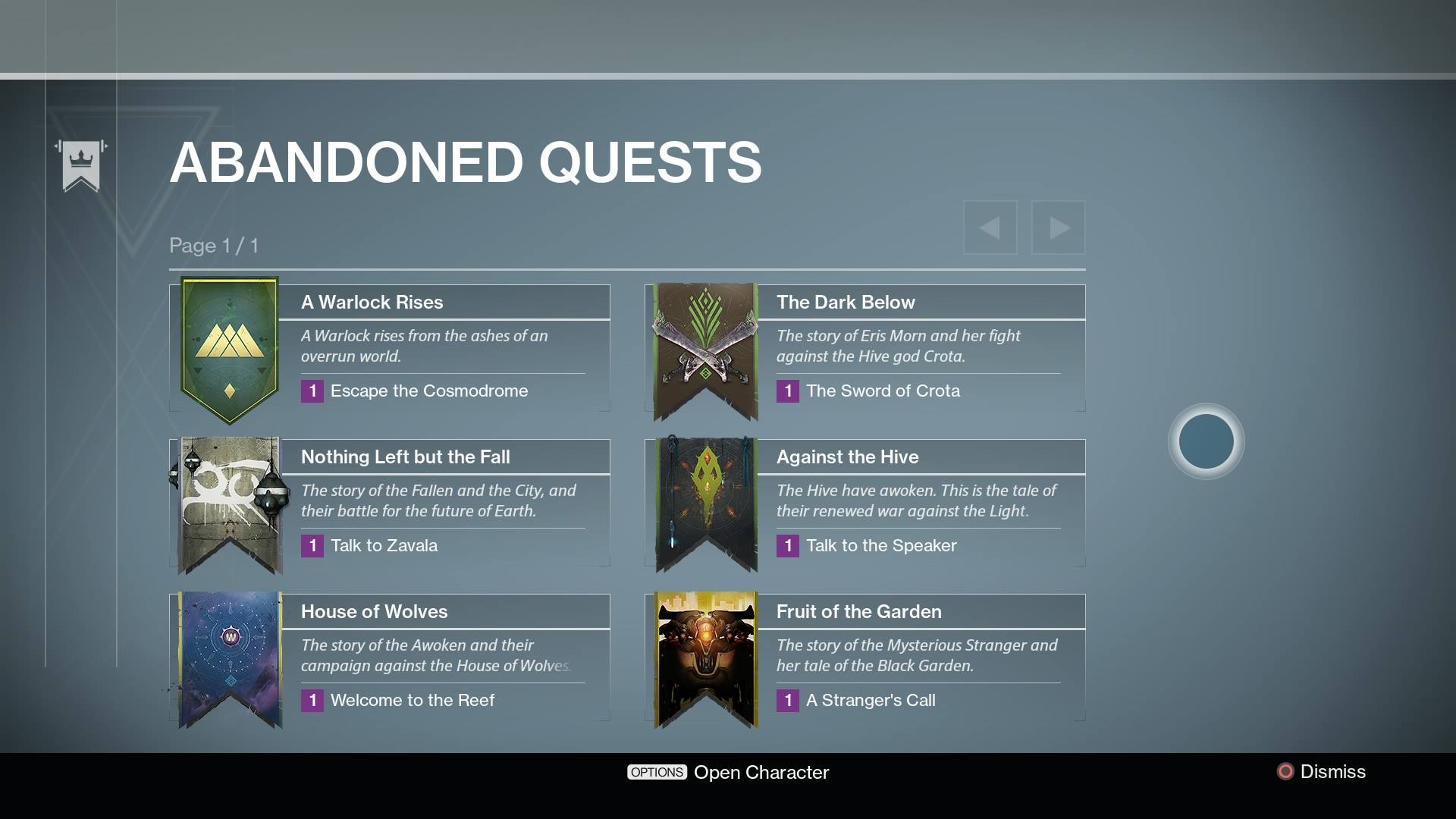
Task: Click the House of Wolves quest banner
Action: coord(227,658)
